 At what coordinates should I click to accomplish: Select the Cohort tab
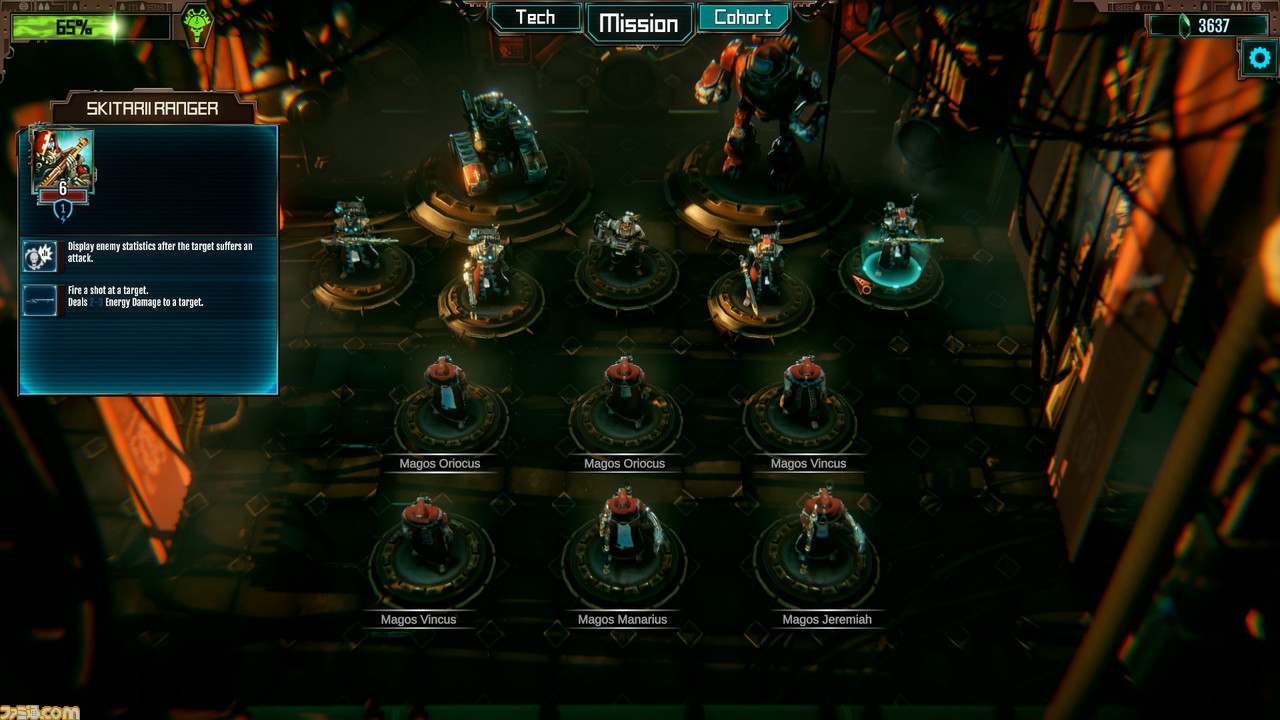(743, 18)
